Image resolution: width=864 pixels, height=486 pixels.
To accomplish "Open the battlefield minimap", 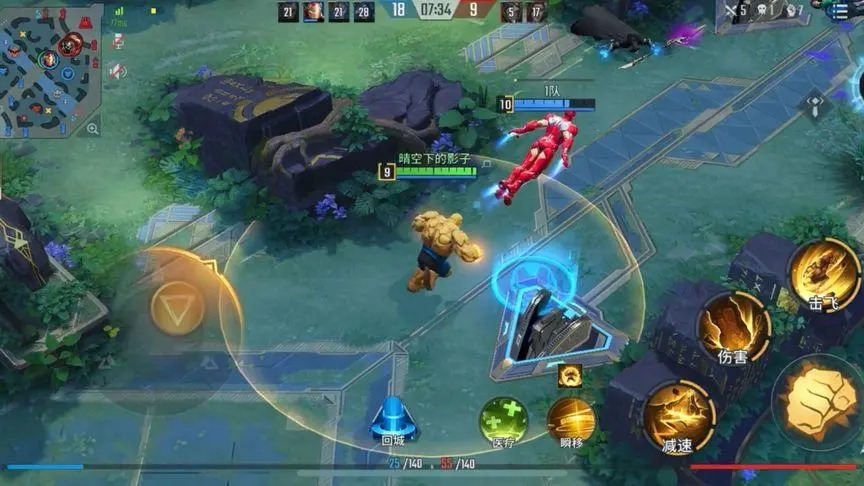I will [x=48, y=66].
